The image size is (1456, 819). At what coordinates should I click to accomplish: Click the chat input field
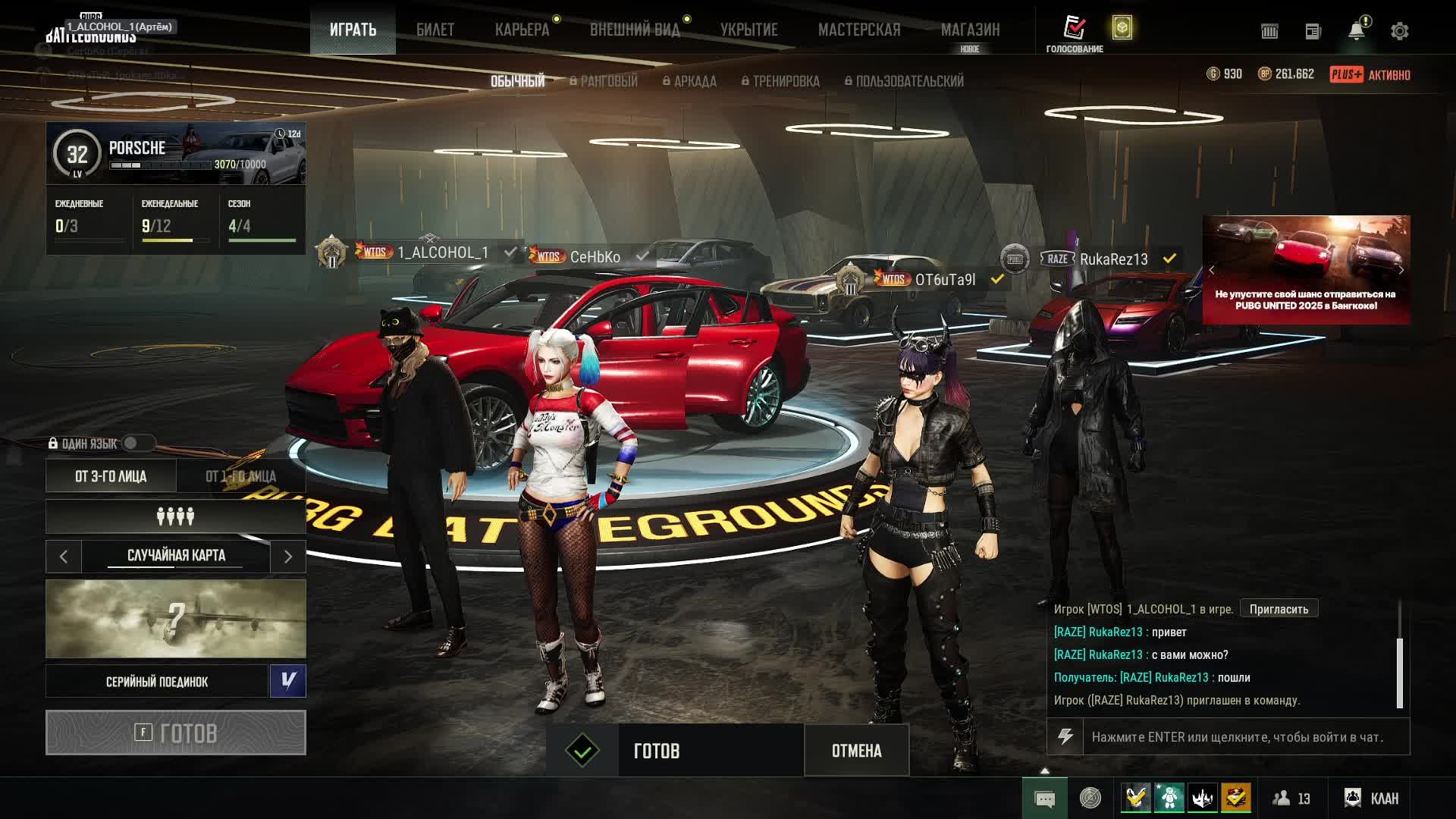click(x=1244, y=737)
